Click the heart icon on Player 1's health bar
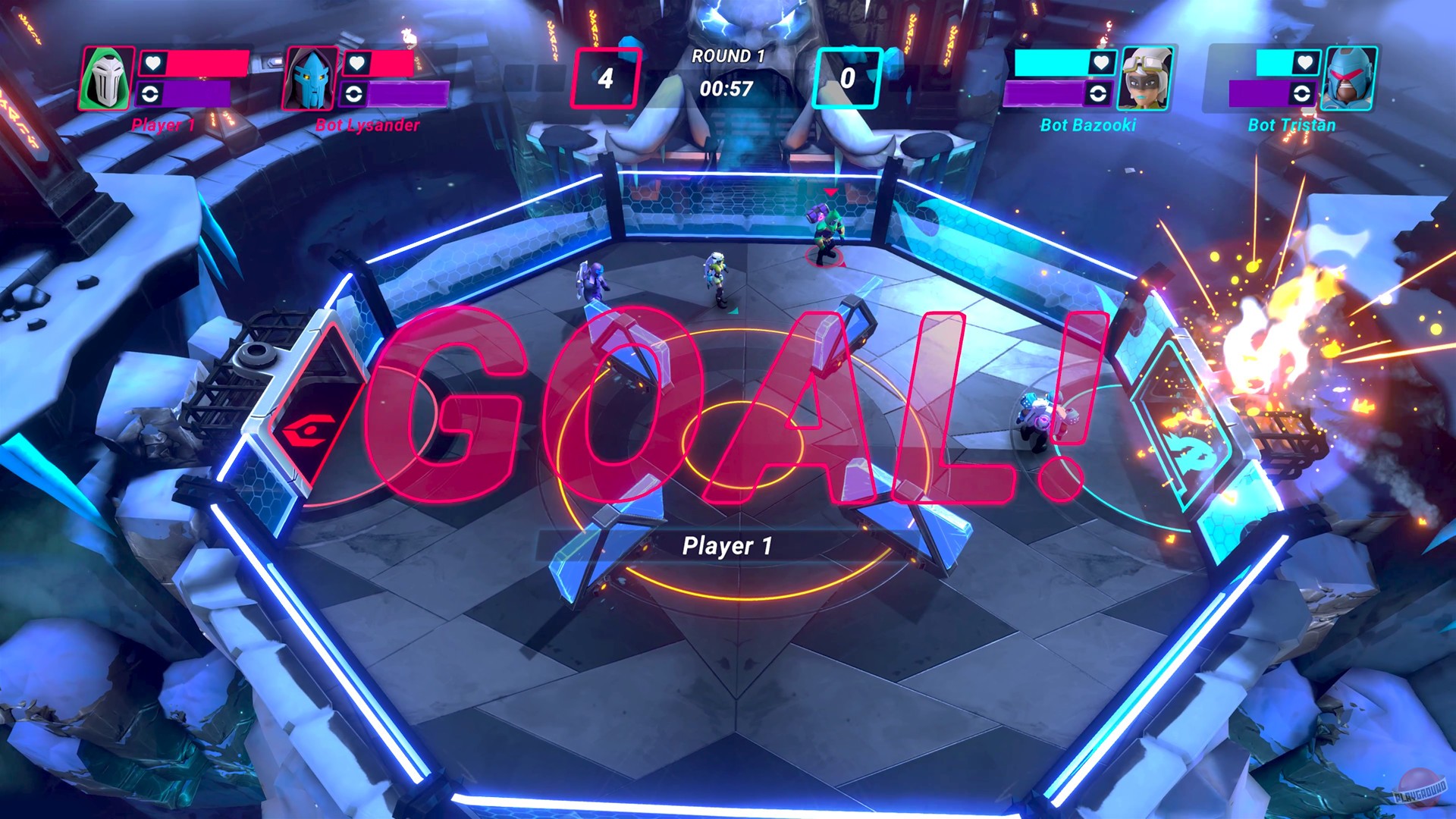Image resolution: width=1456 pixels, height=819 pixels. click(x=154, y=64)
